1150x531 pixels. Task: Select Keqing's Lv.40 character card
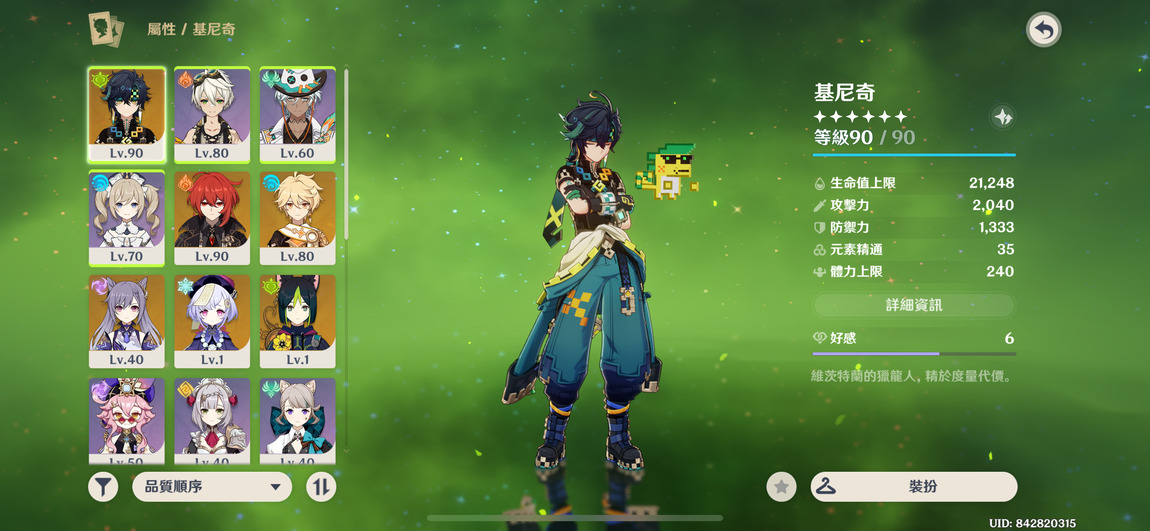point(127,320)
